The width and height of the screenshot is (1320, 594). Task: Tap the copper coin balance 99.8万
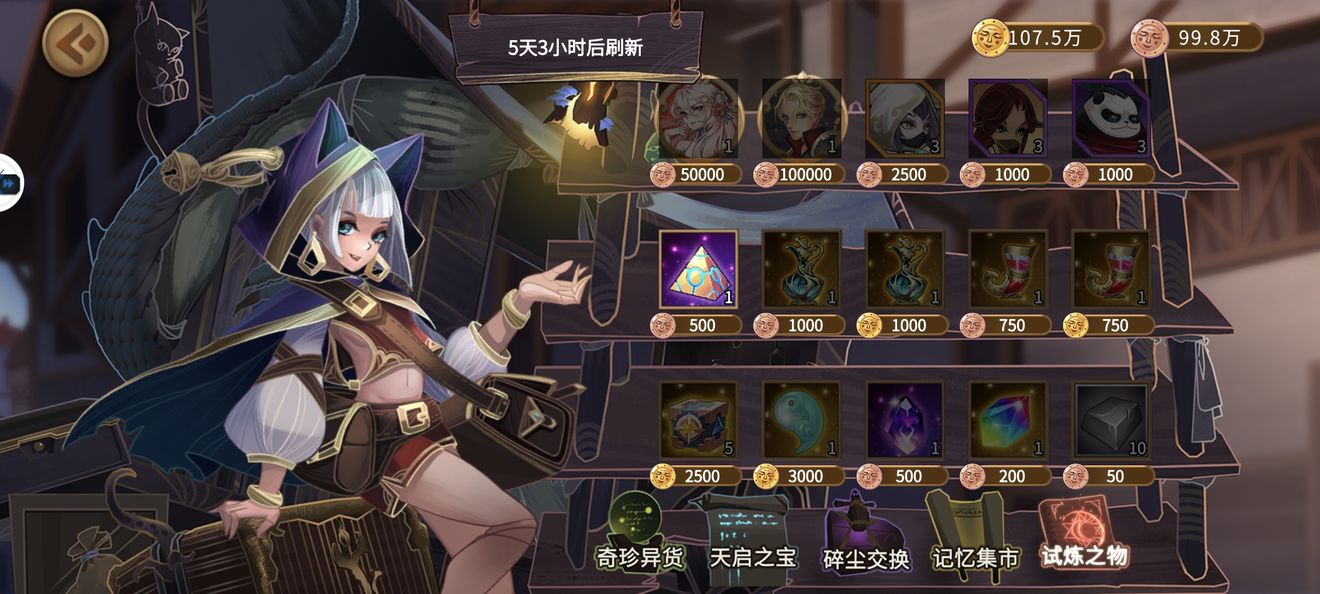coord(1196,38)
